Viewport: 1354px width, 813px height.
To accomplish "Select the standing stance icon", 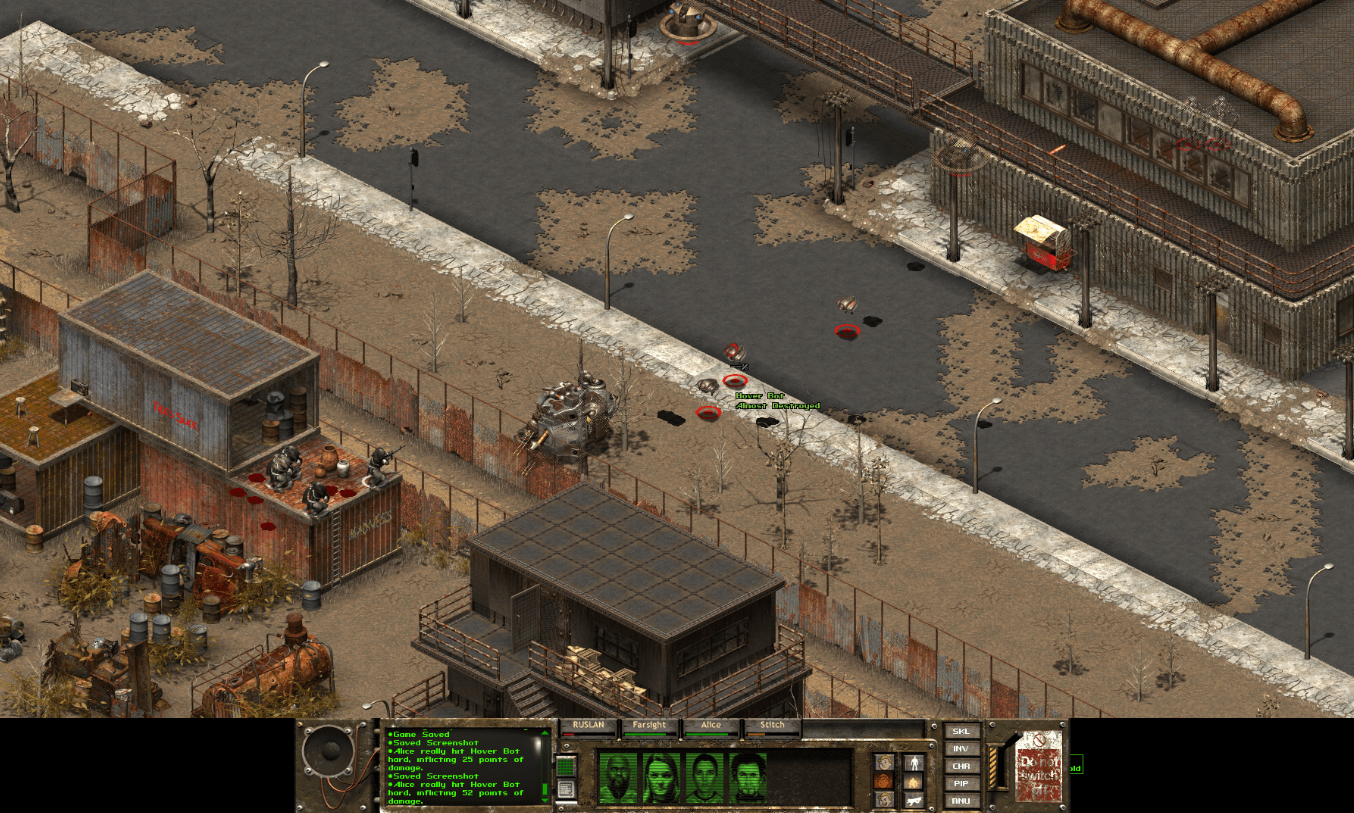I will tap(914, 763).
